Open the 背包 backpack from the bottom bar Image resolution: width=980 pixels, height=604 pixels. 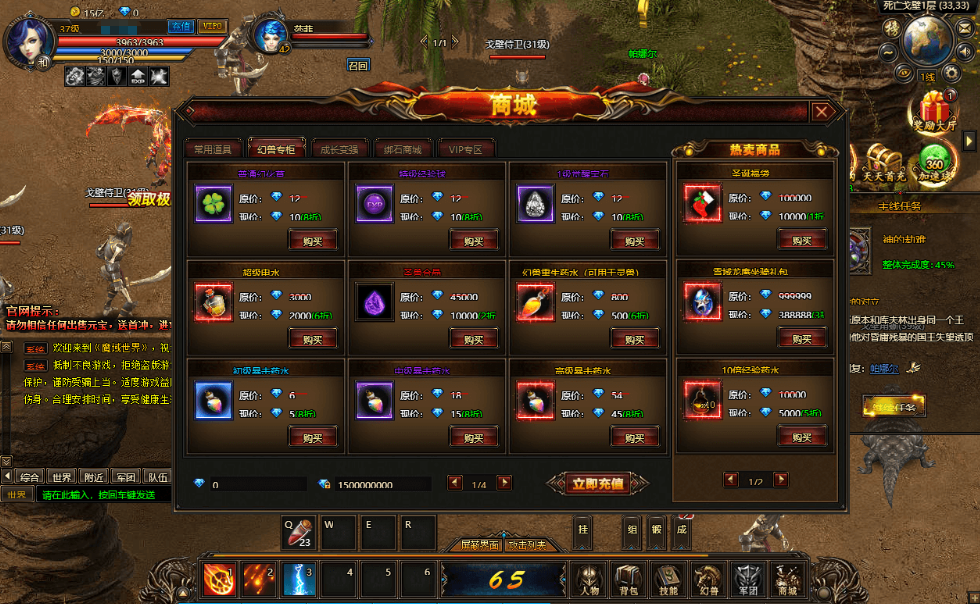click(628, 579)
